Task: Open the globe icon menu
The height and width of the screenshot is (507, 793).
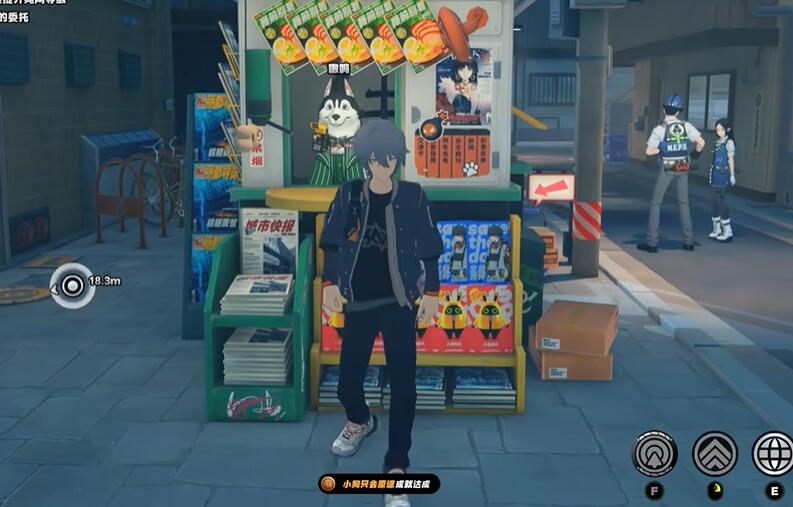Action: point(773,454)
